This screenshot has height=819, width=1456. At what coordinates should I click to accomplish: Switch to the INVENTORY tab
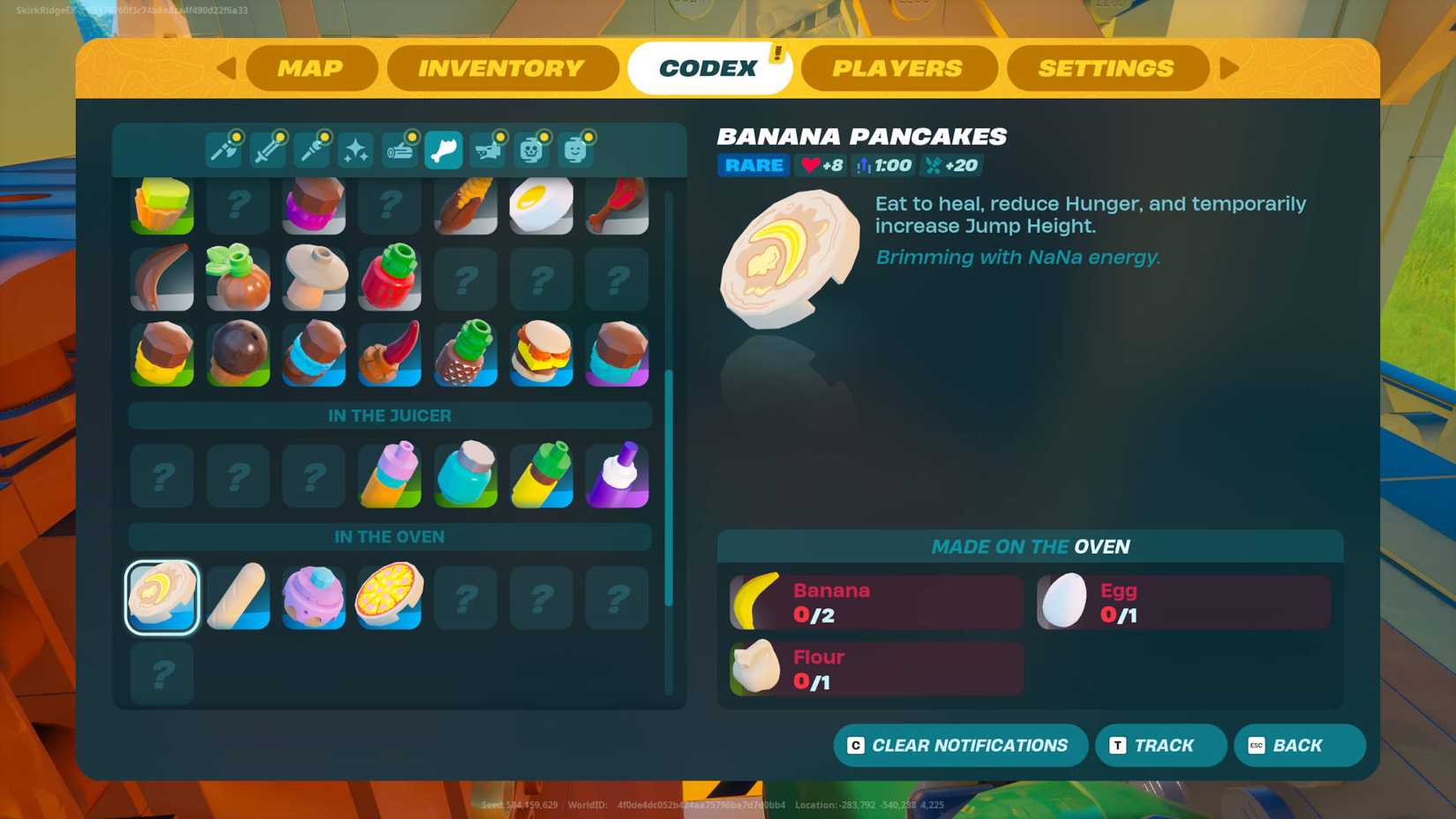click(x=501, y=68)
